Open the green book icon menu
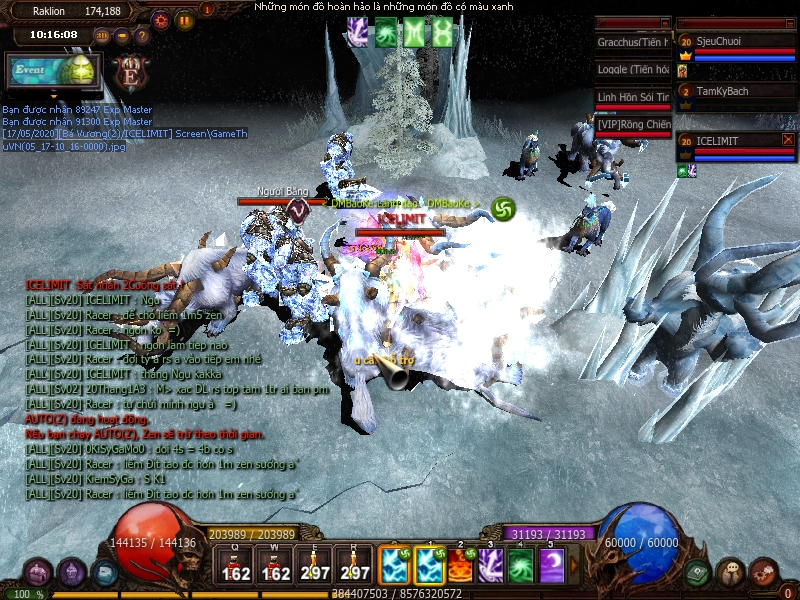The image size is (800, 600). tap(697, 572)
